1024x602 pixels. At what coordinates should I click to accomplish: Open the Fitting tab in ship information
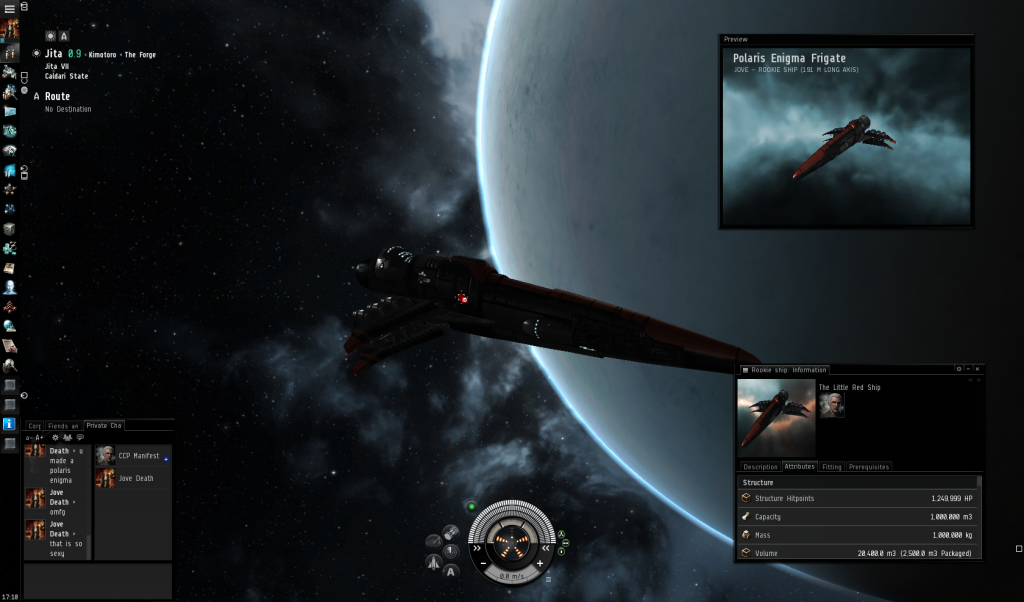click(x=831, y=467)
